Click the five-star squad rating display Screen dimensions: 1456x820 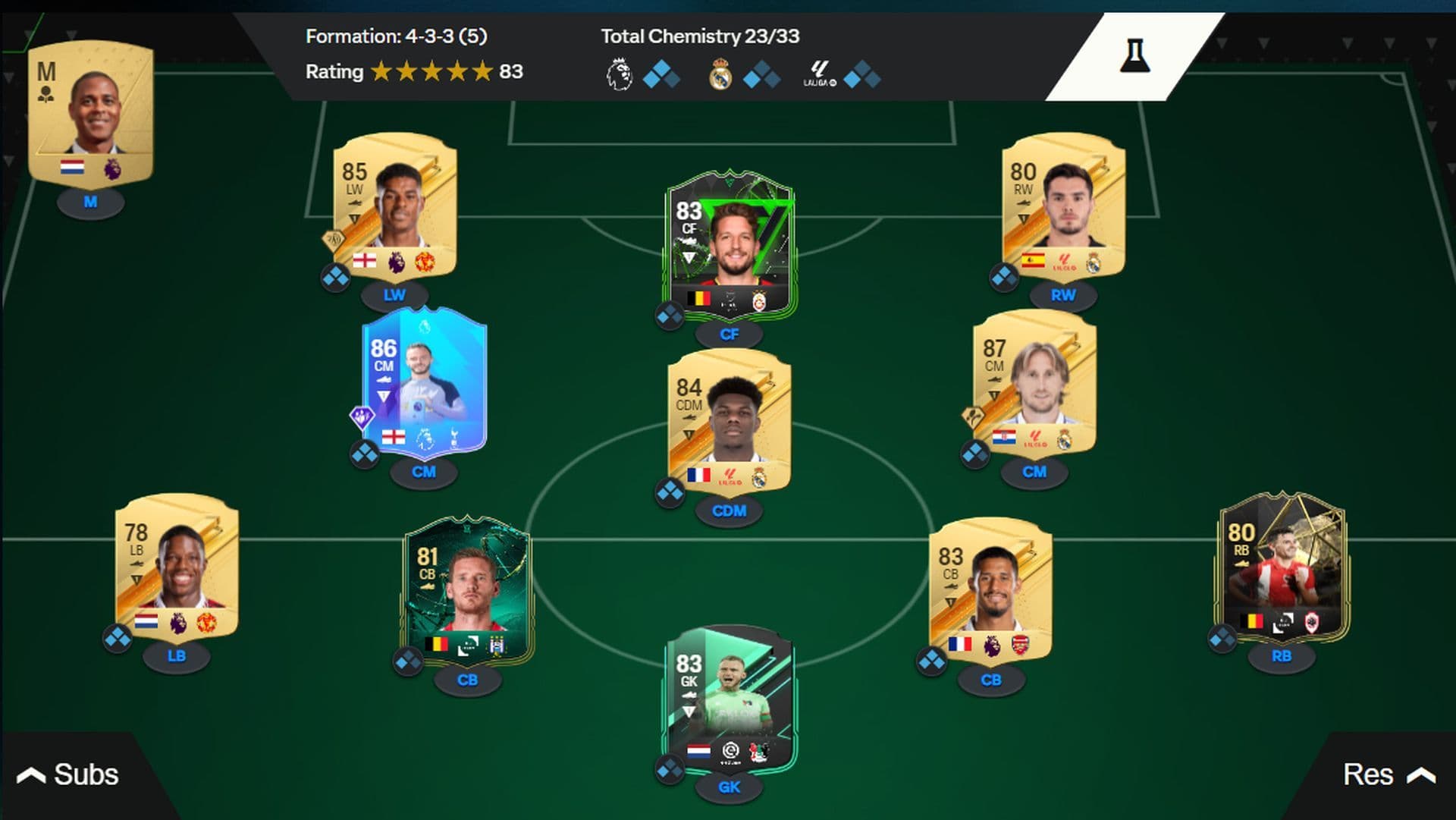(432, 72)
